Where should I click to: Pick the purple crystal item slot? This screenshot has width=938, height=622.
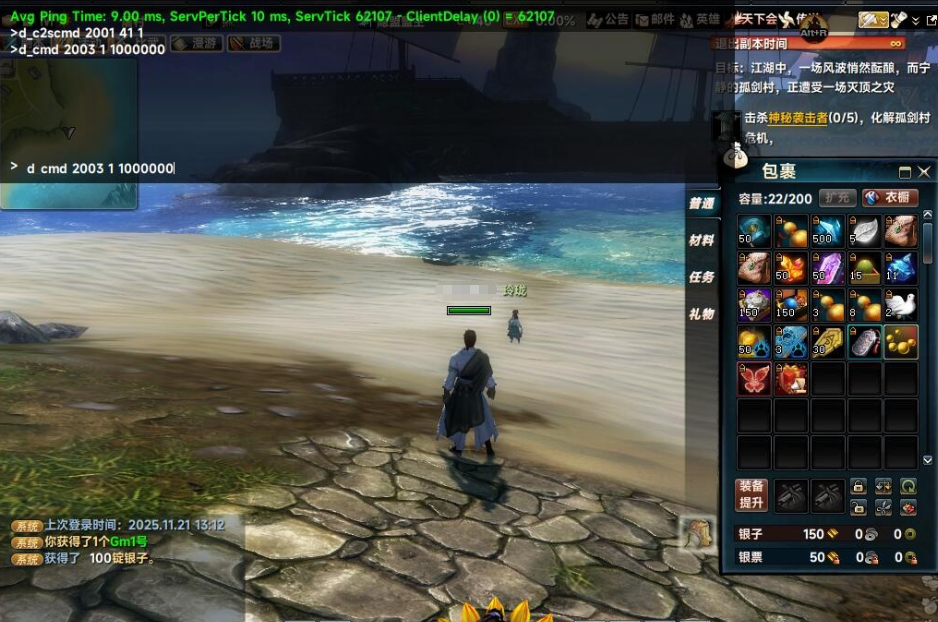coord(828,268)
